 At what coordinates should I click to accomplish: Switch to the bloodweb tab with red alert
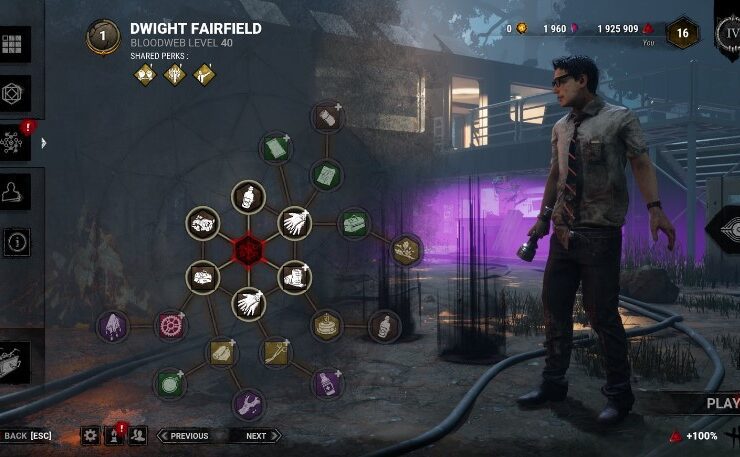(15, 142)
